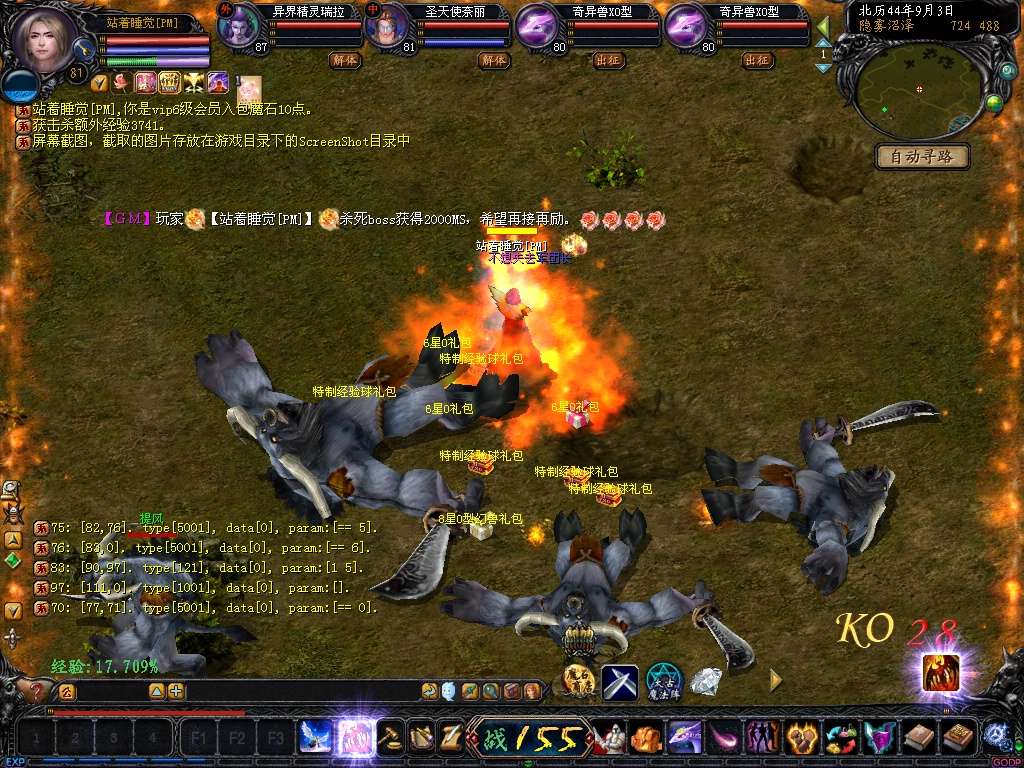Click 解体 under 圣天使奈丽
Viewport: 1024px width, 768px height.
[x=494, y=60]
